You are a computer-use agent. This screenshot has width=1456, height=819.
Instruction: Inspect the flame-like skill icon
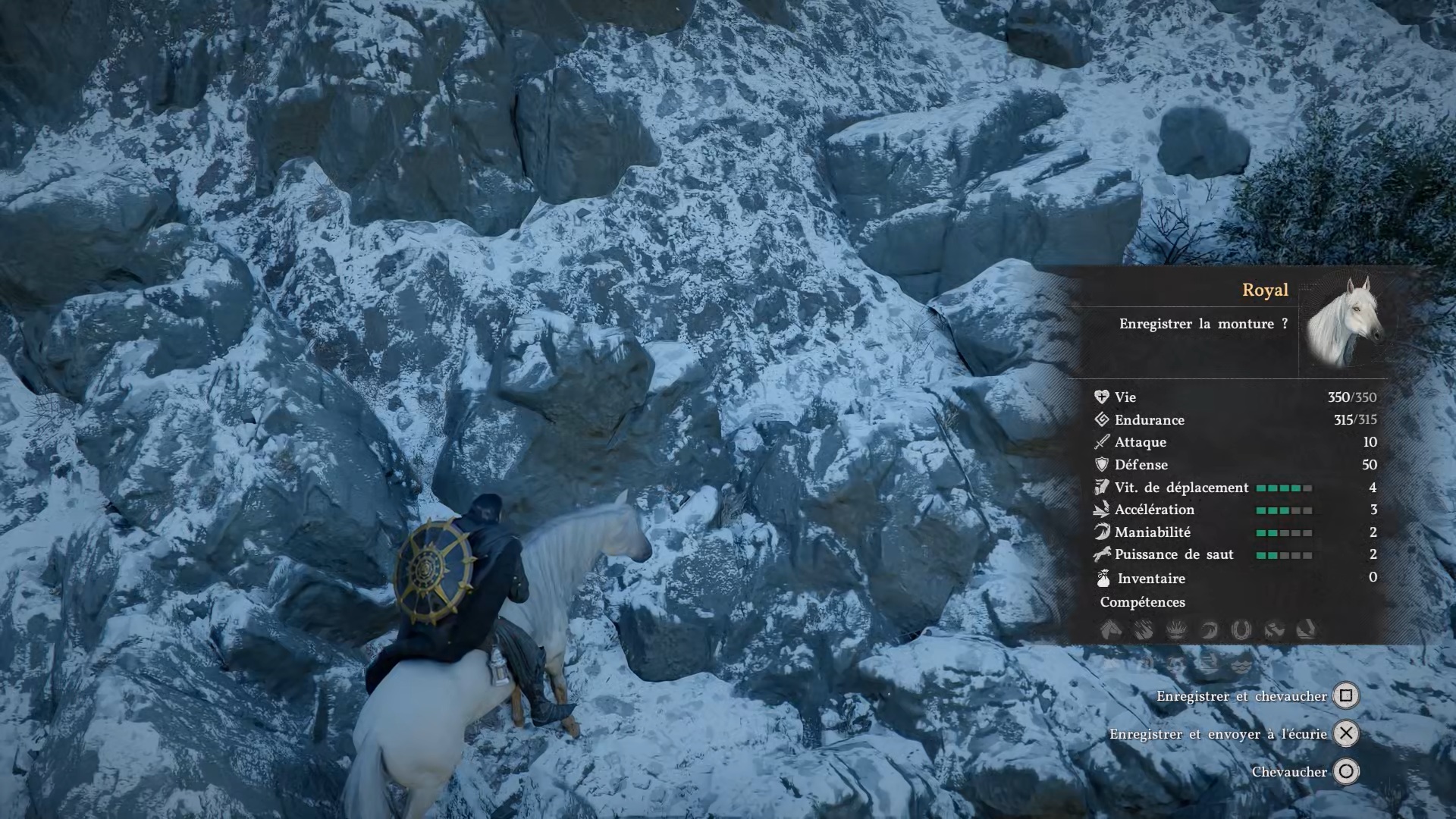click(1175, 629)
